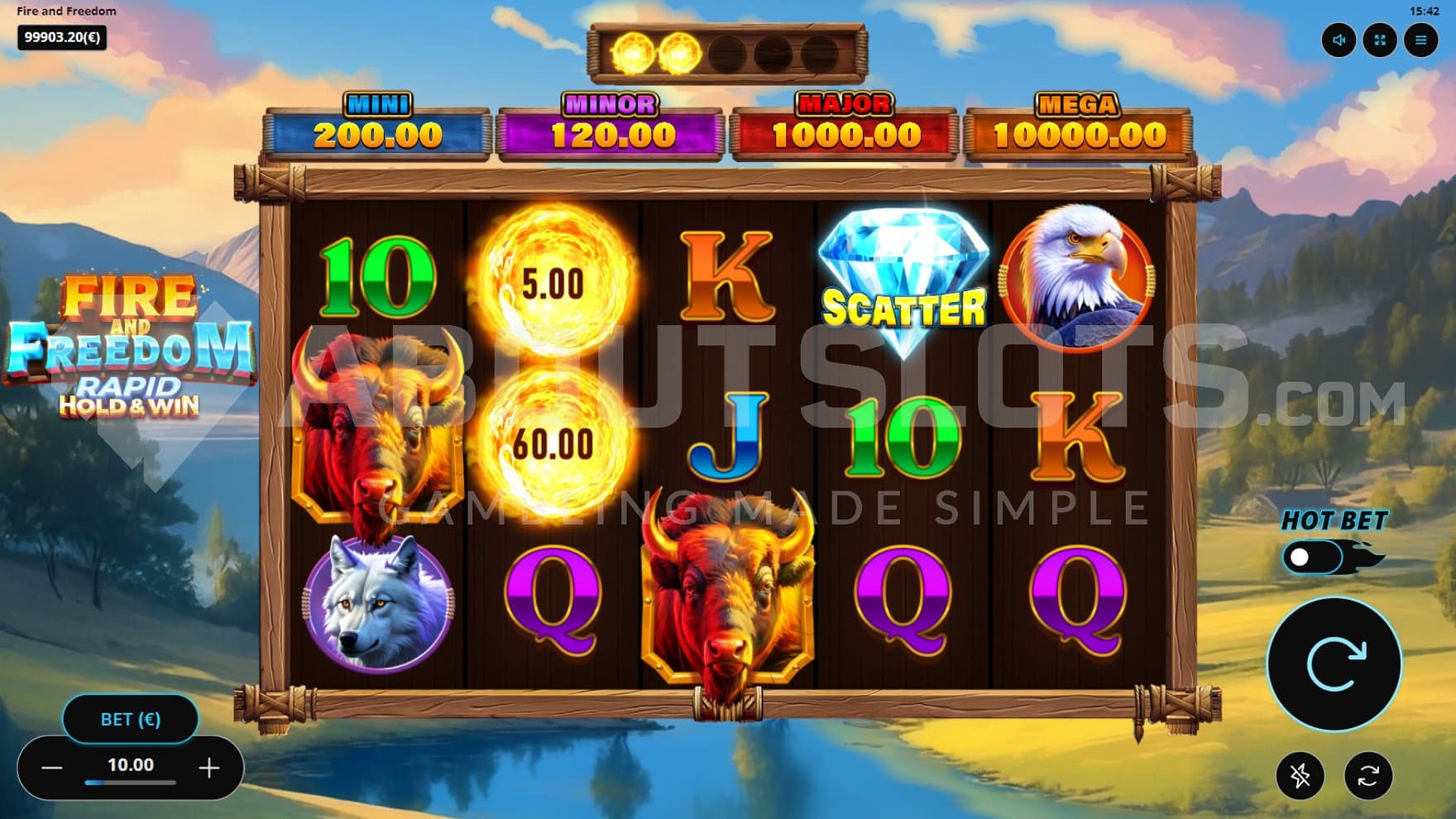
Task: Open autoplay with the circular arrows icon
Action: click(1368, 775)
